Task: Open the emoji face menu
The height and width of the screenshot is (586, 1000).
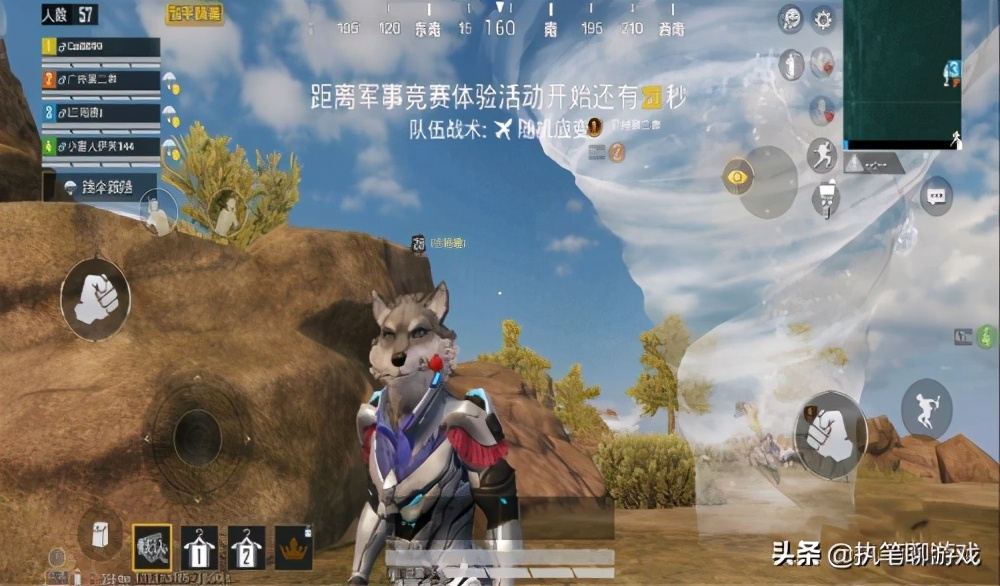Action: [x=791, y=18]
